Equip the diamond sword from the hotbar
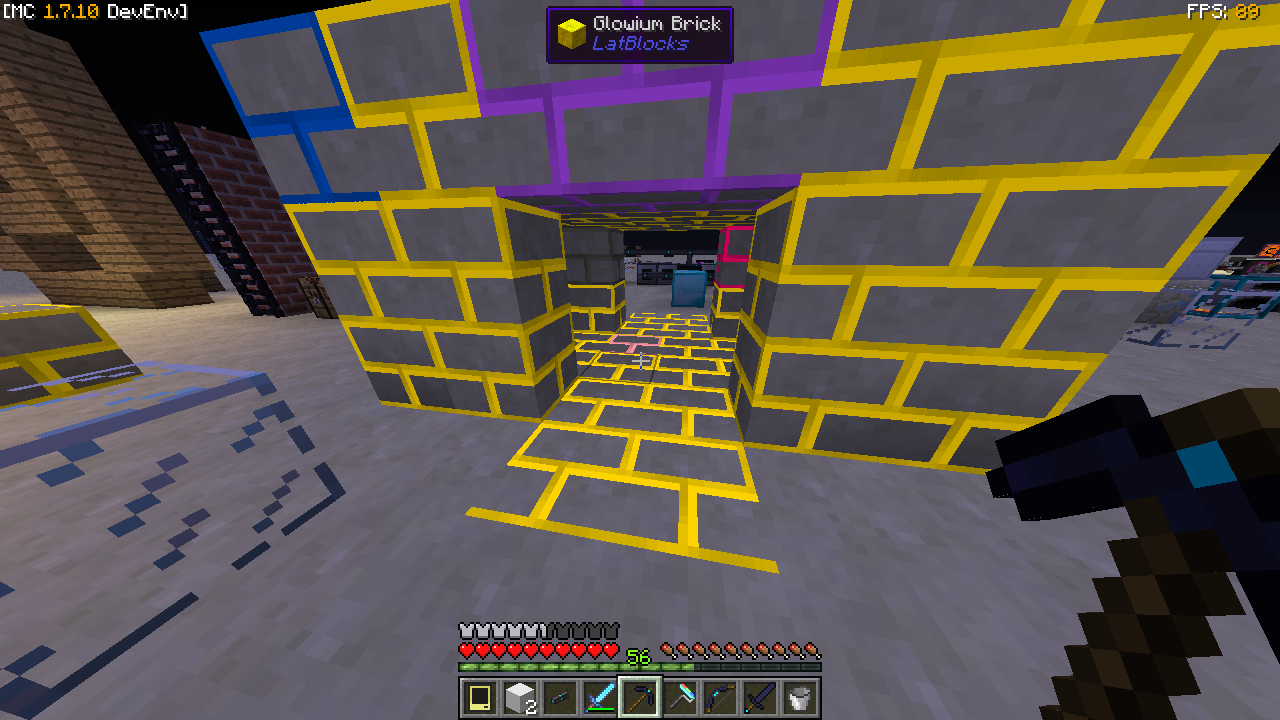 coord(600,697)
